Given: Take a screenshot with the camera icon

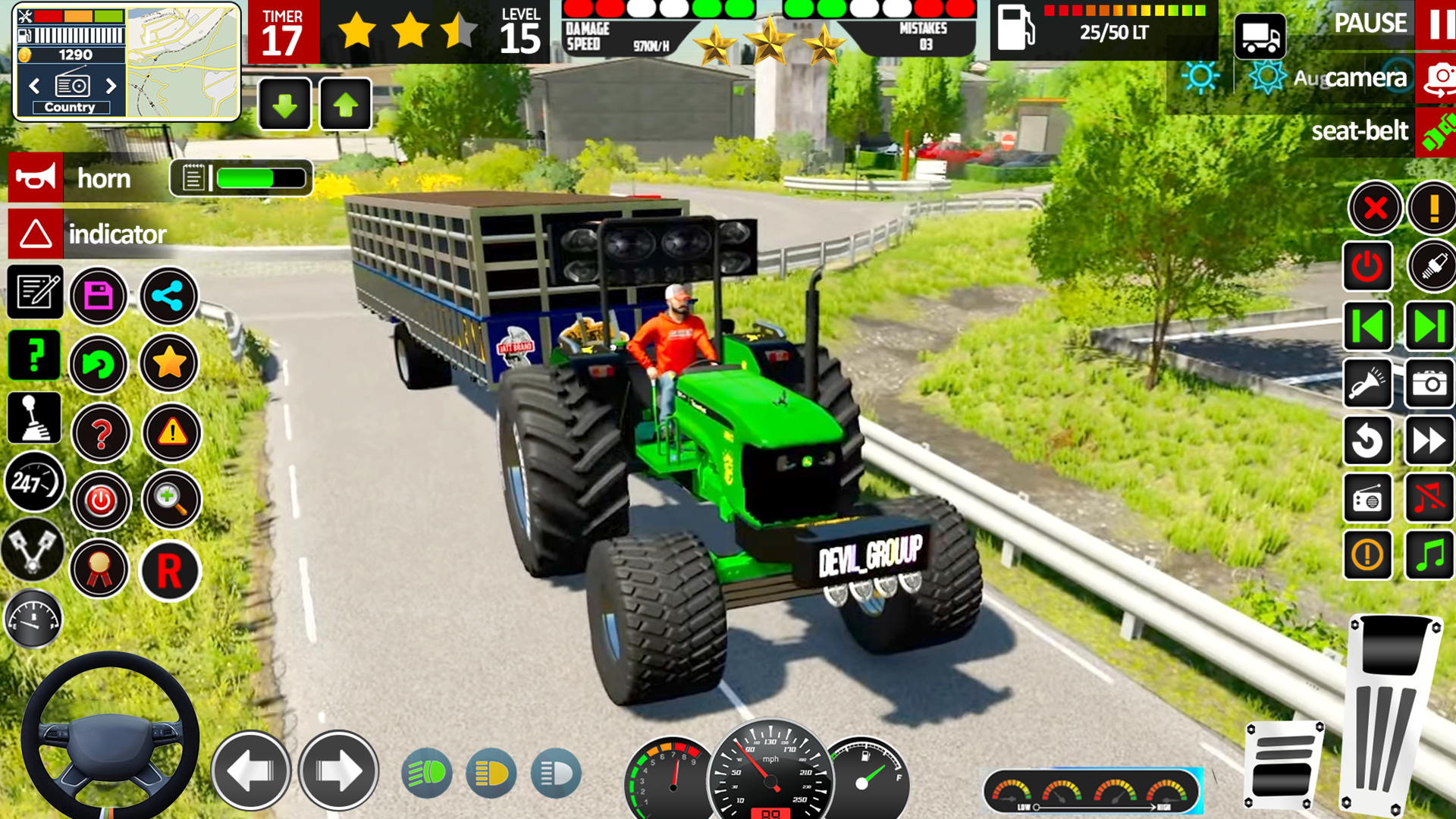Looking at the screenshot, I should click(1429, 384).
